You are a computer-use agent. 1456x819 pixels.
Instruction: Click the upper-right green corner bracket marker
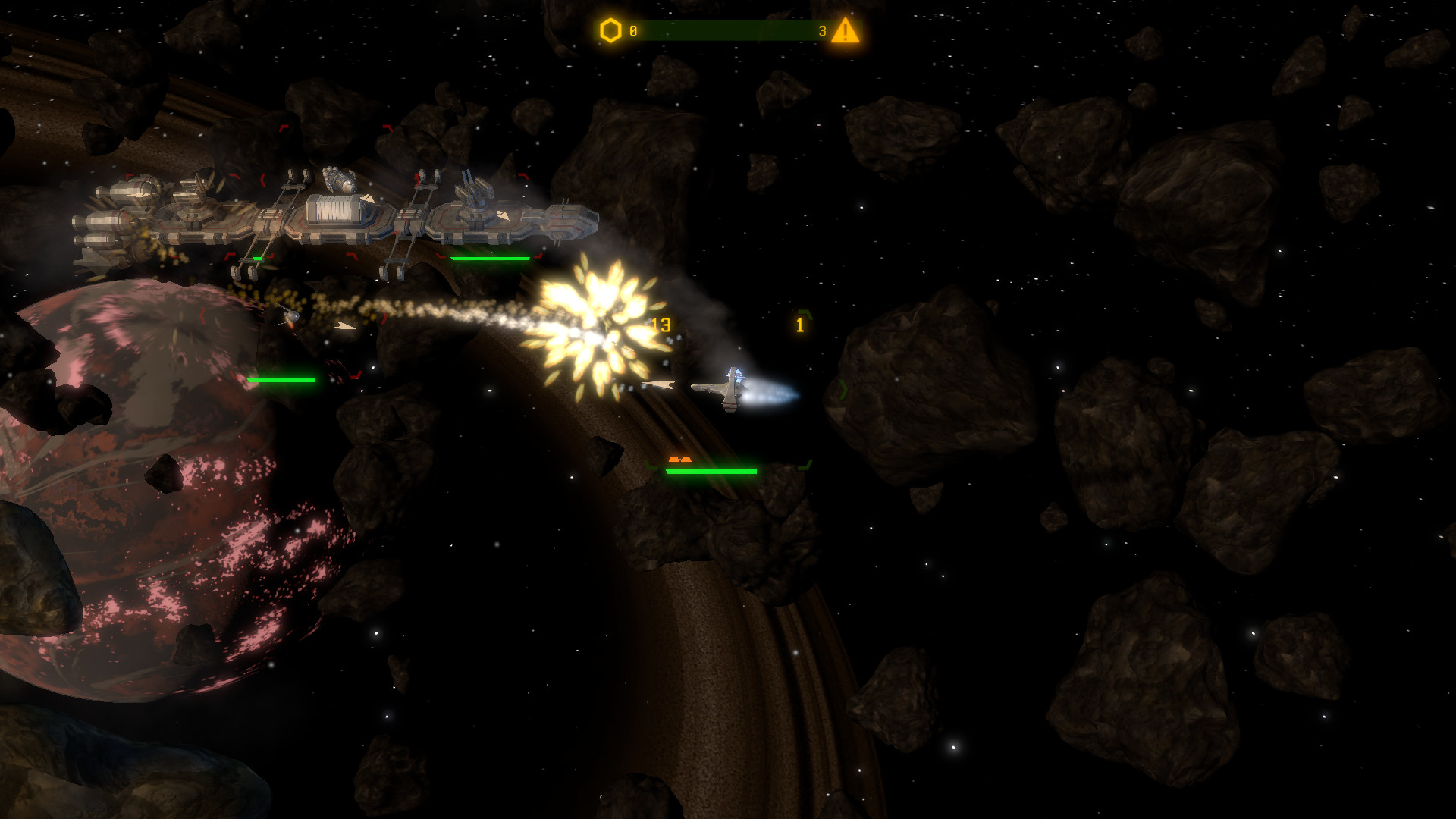click(x=804, y=314)
